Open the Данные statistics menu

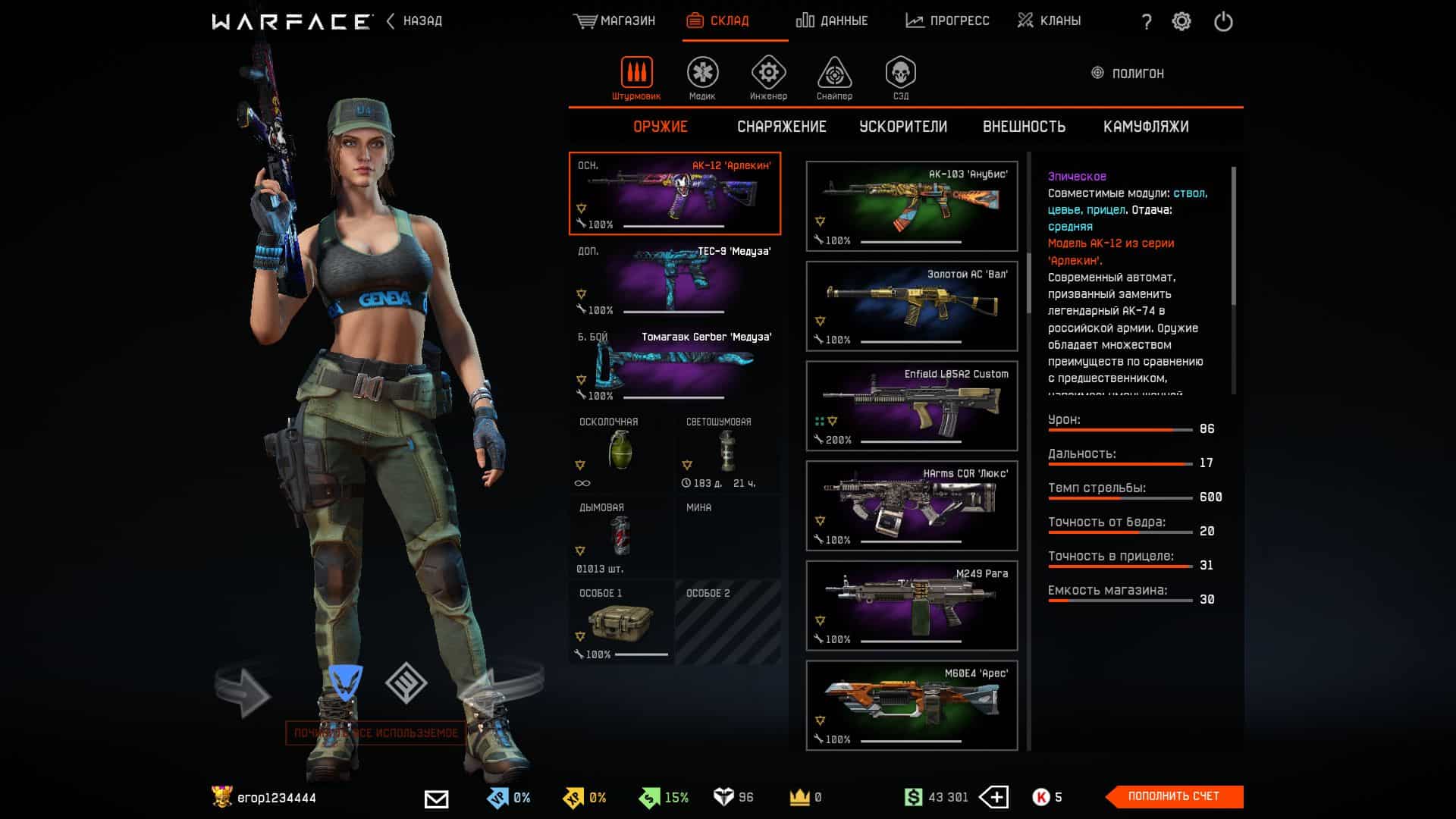coord(832,21)
